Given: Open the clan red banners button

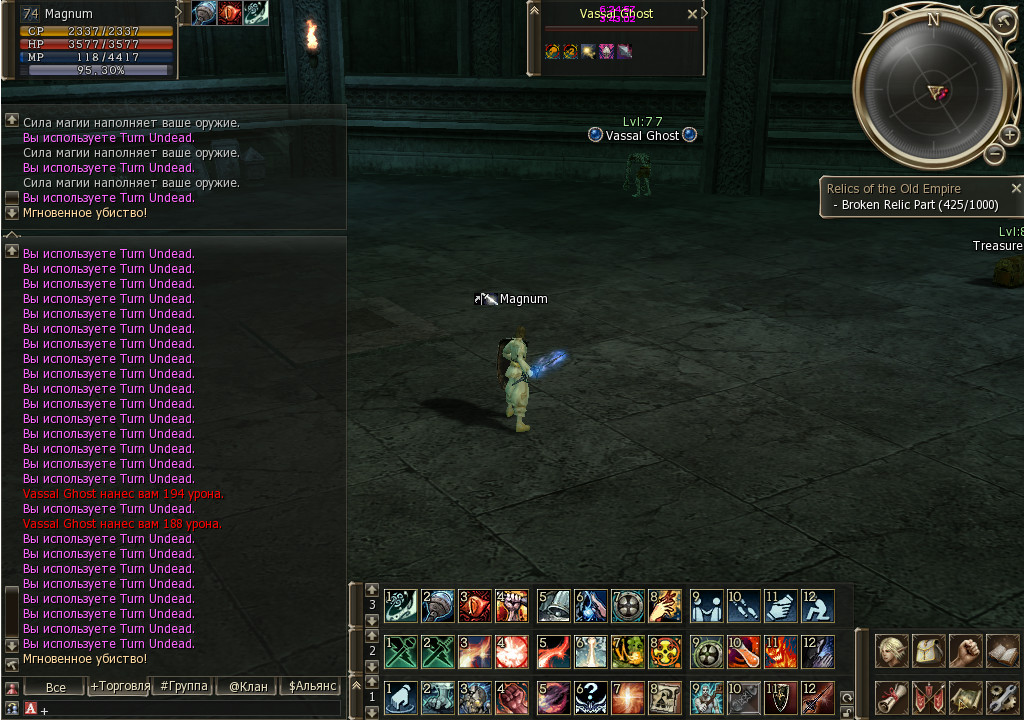Looking at the screenshot, I should (x=929, y=697).
